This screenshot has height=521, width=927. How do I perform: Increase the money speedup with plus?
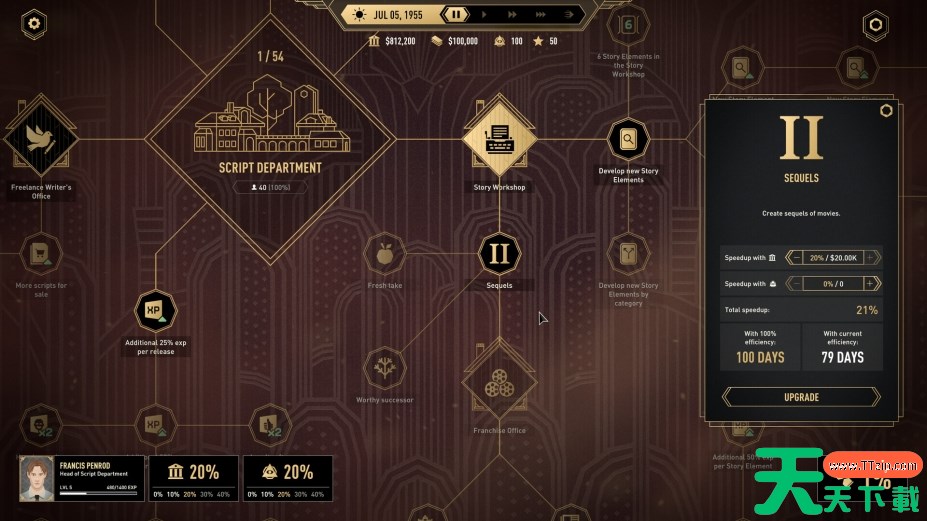pyautogui.click(x=872, y=257)
